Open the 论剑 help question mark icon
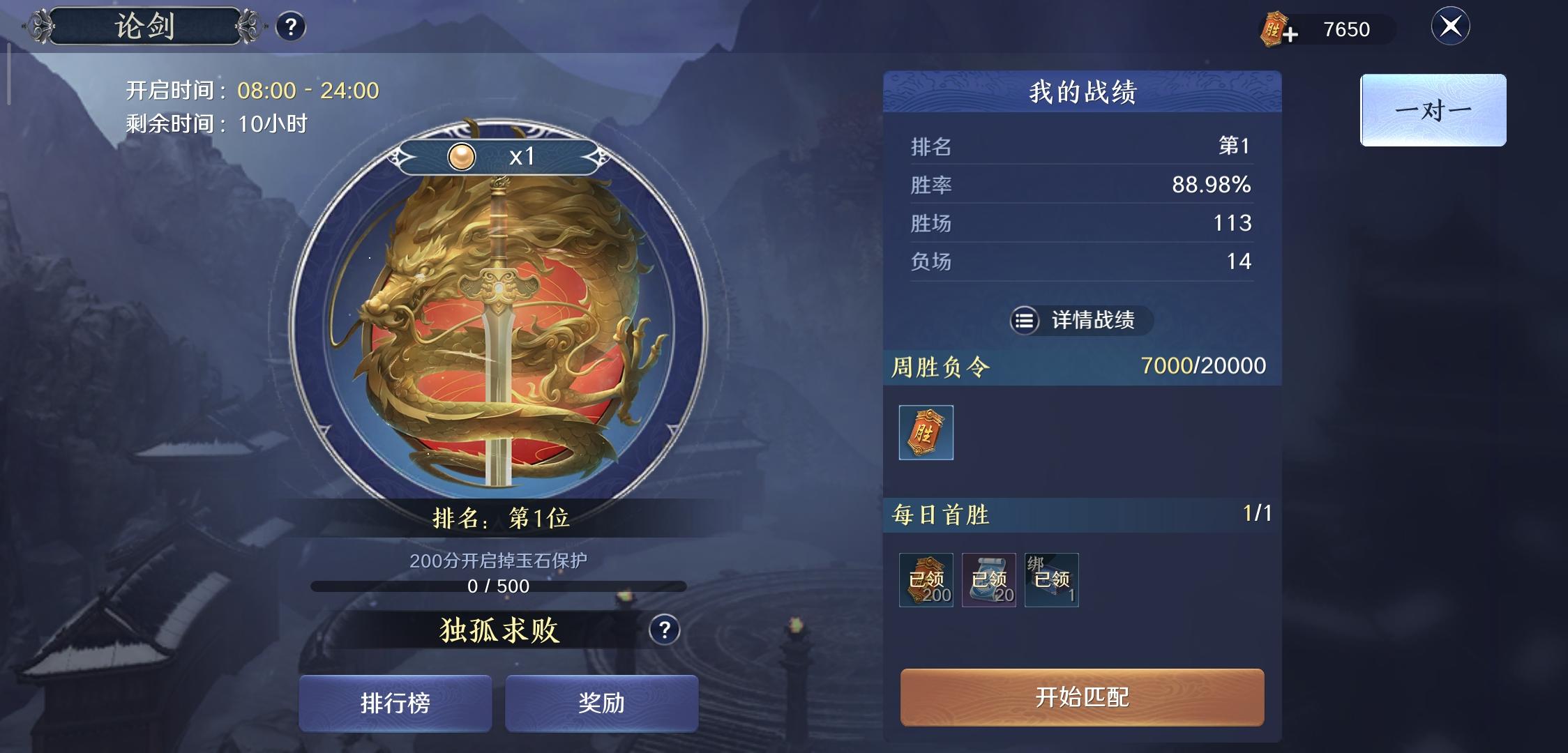This screenshot has width=1568, height=753. [293, 26]
